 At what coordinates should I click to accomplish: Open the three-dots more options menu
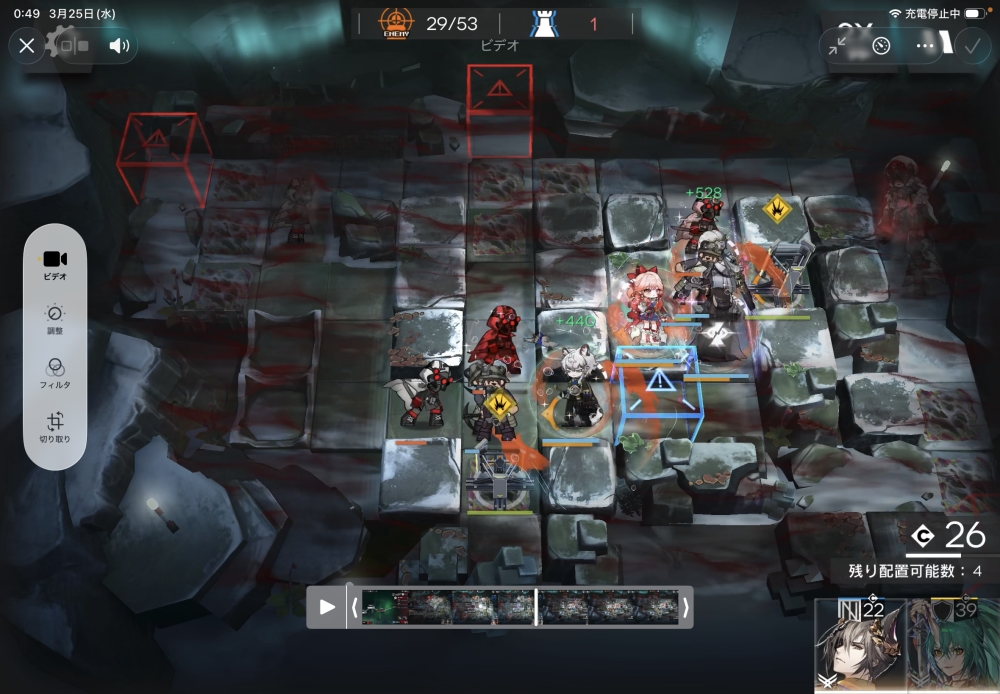coord(925,46)
